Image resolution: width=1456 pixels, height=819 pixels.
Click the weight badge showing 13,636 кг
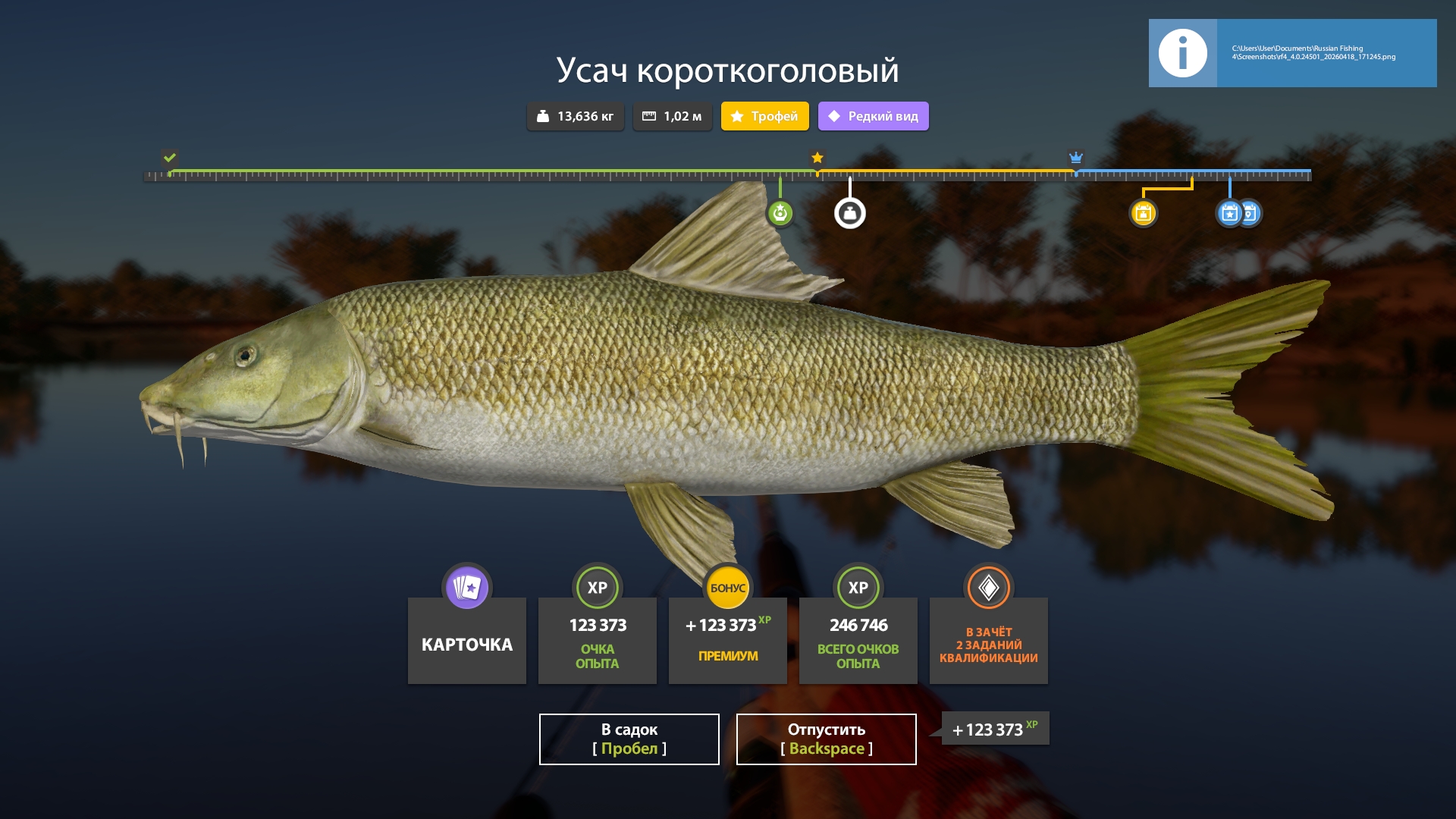coord(574,116)
